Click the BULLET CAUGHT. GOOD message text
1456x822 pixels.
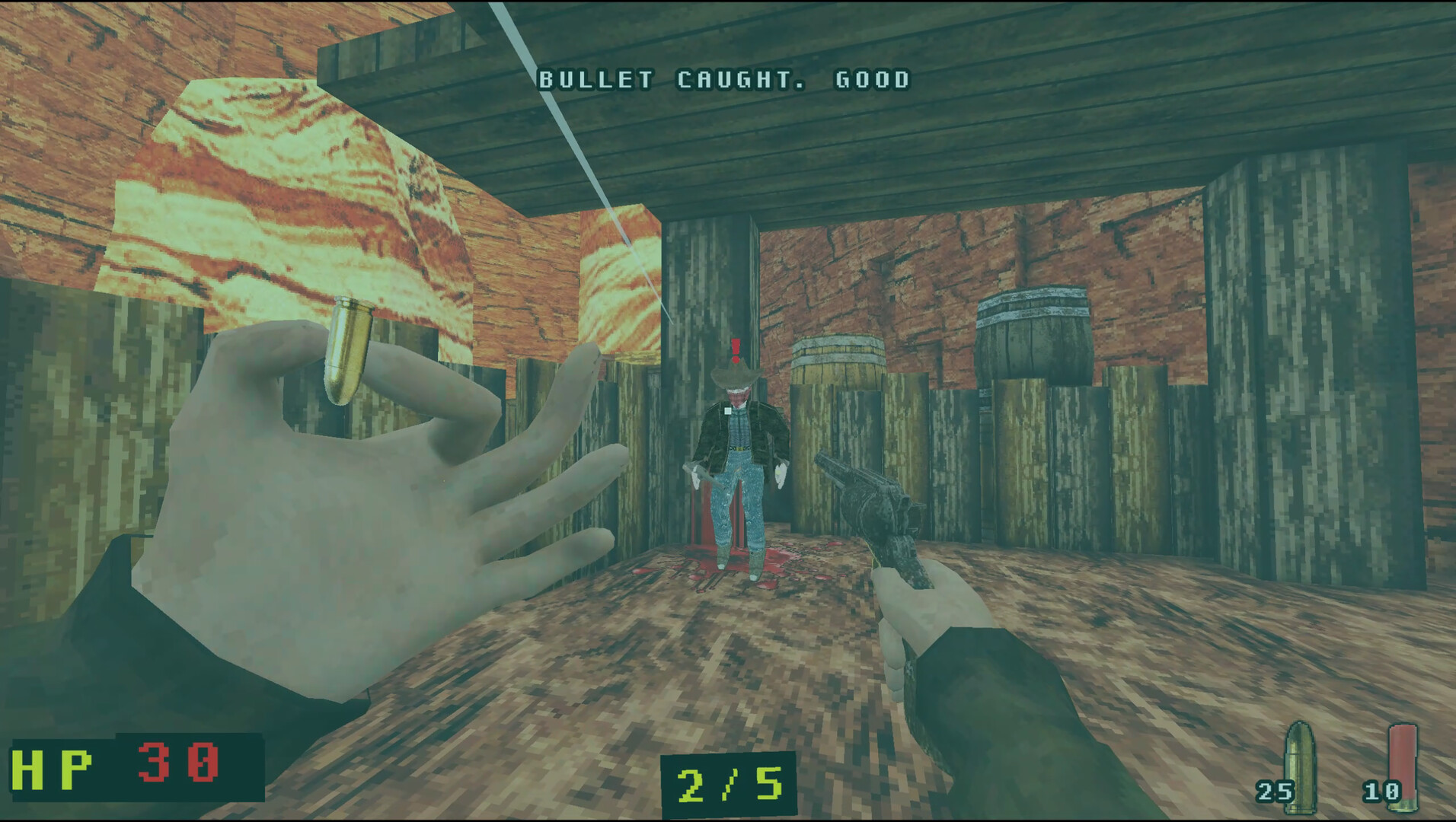click(723, 78)
